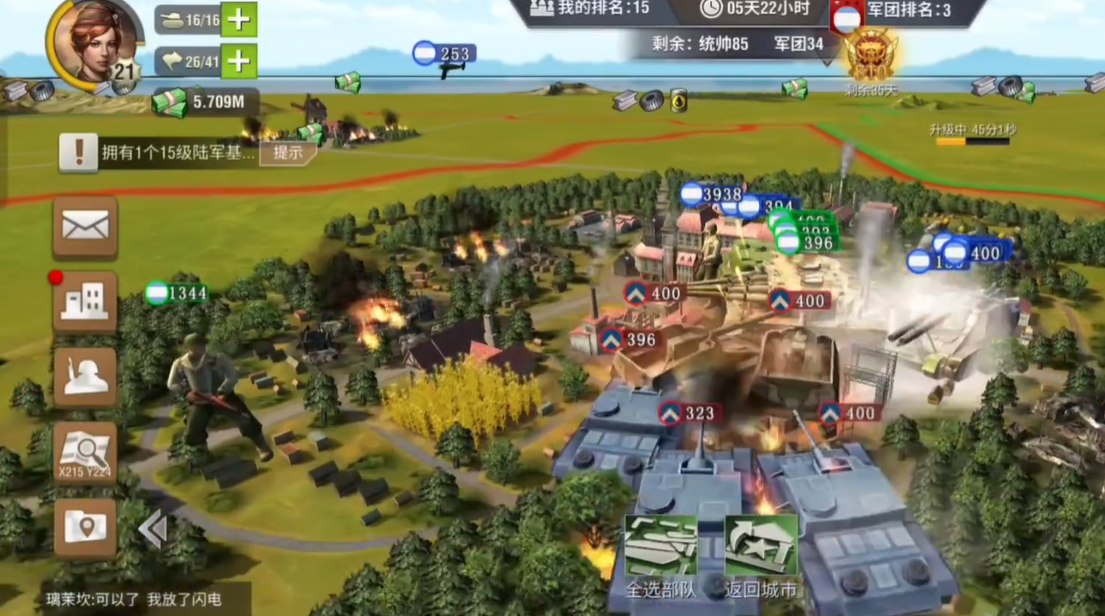Collapse the left side menu arrows
Viewport: 1105px width, 616px height.
[x=152, y=529]
